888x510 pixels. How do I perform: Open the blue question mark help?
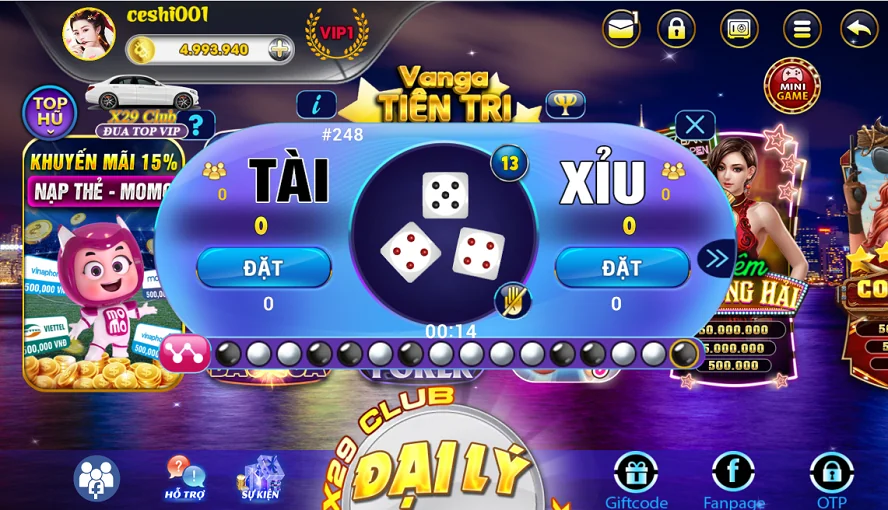(x=197, y=125)
